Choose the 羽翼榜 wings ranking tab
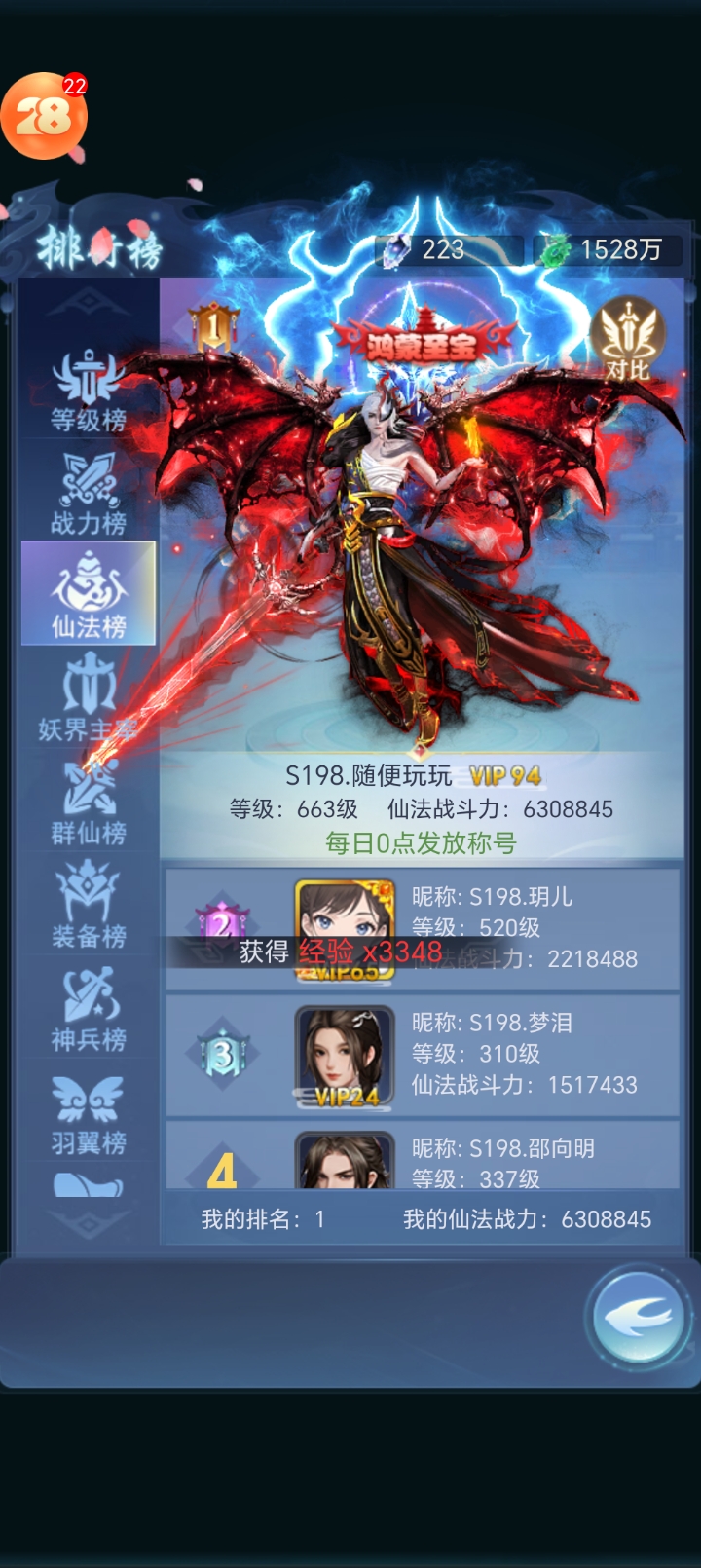 (x=89, y=1114)
